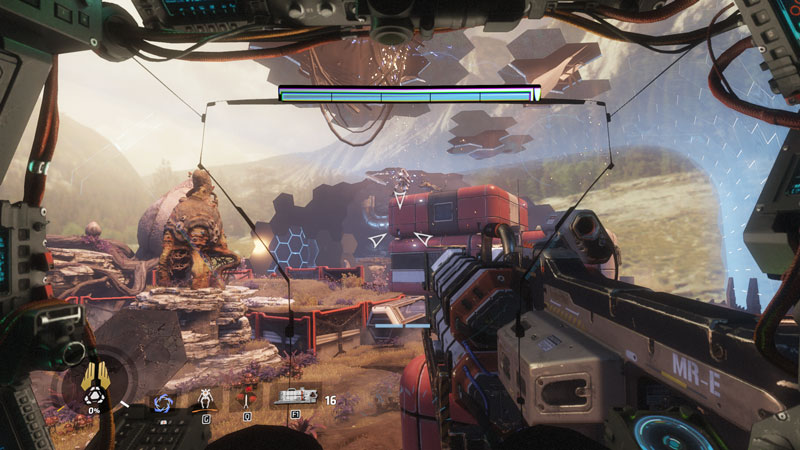Use the blue vortex swirl ability
This screenshot has height=450, width=800.
point(162,402)
